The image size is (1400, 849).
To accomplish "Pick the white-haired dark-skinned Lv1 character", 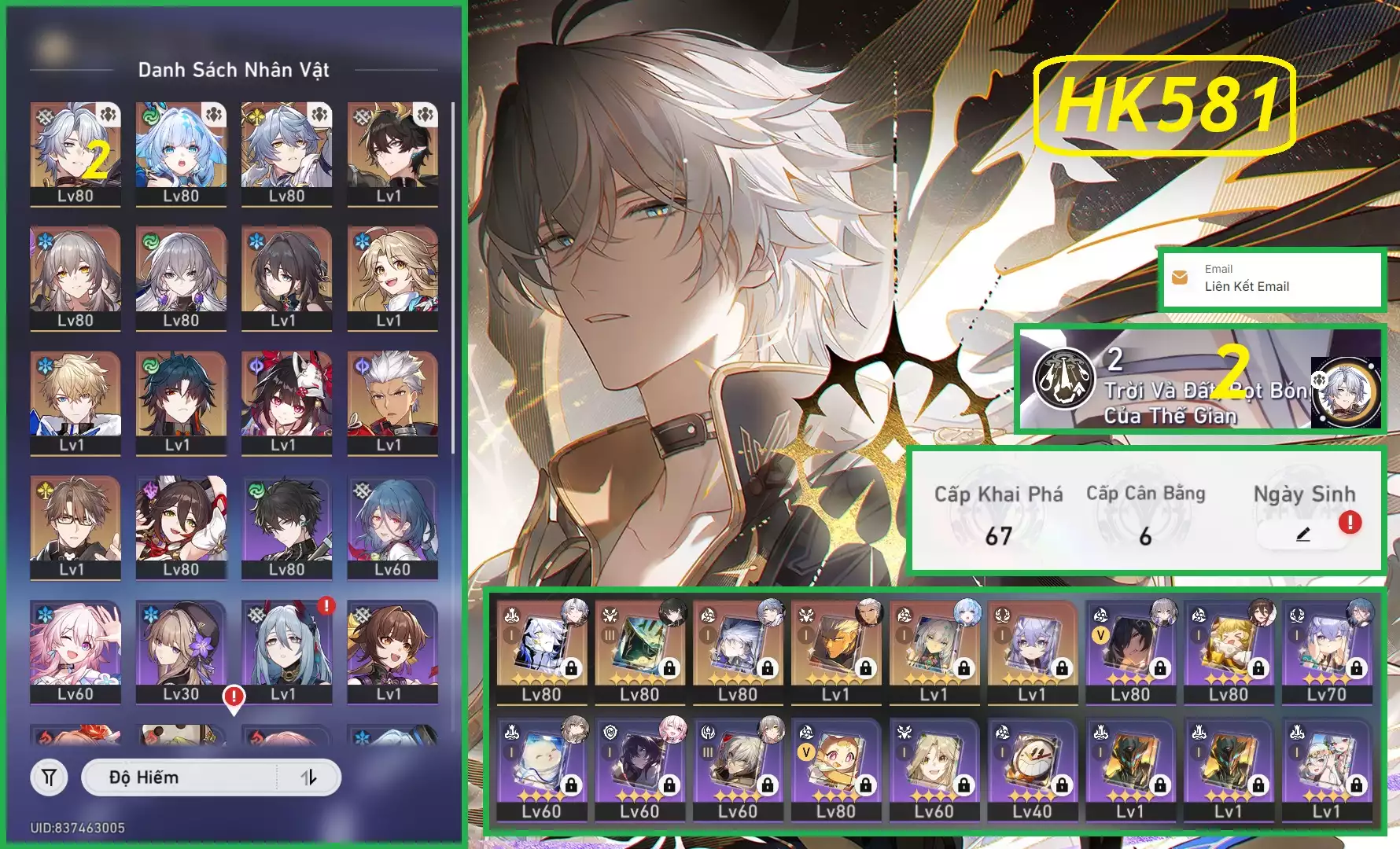I will [x=392, y=402].
